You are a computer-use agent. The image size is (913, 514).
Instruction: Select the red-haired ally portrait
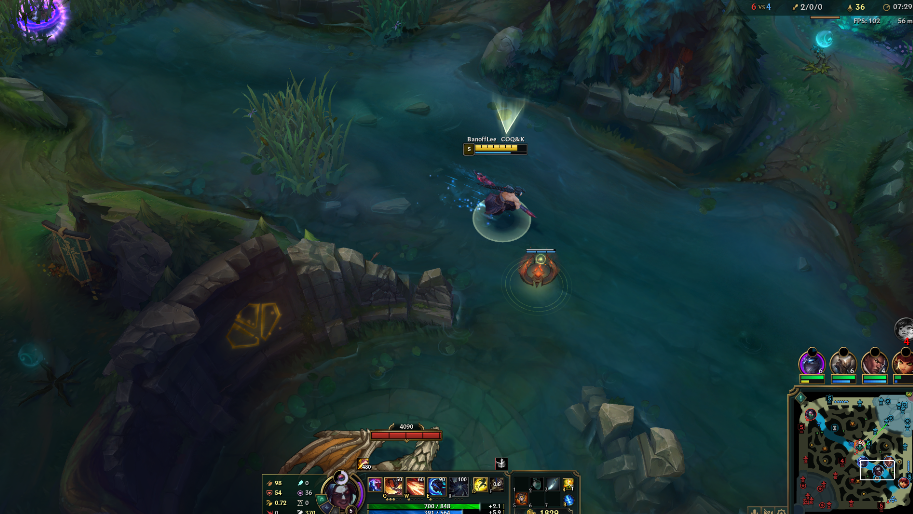coord(904,362)
